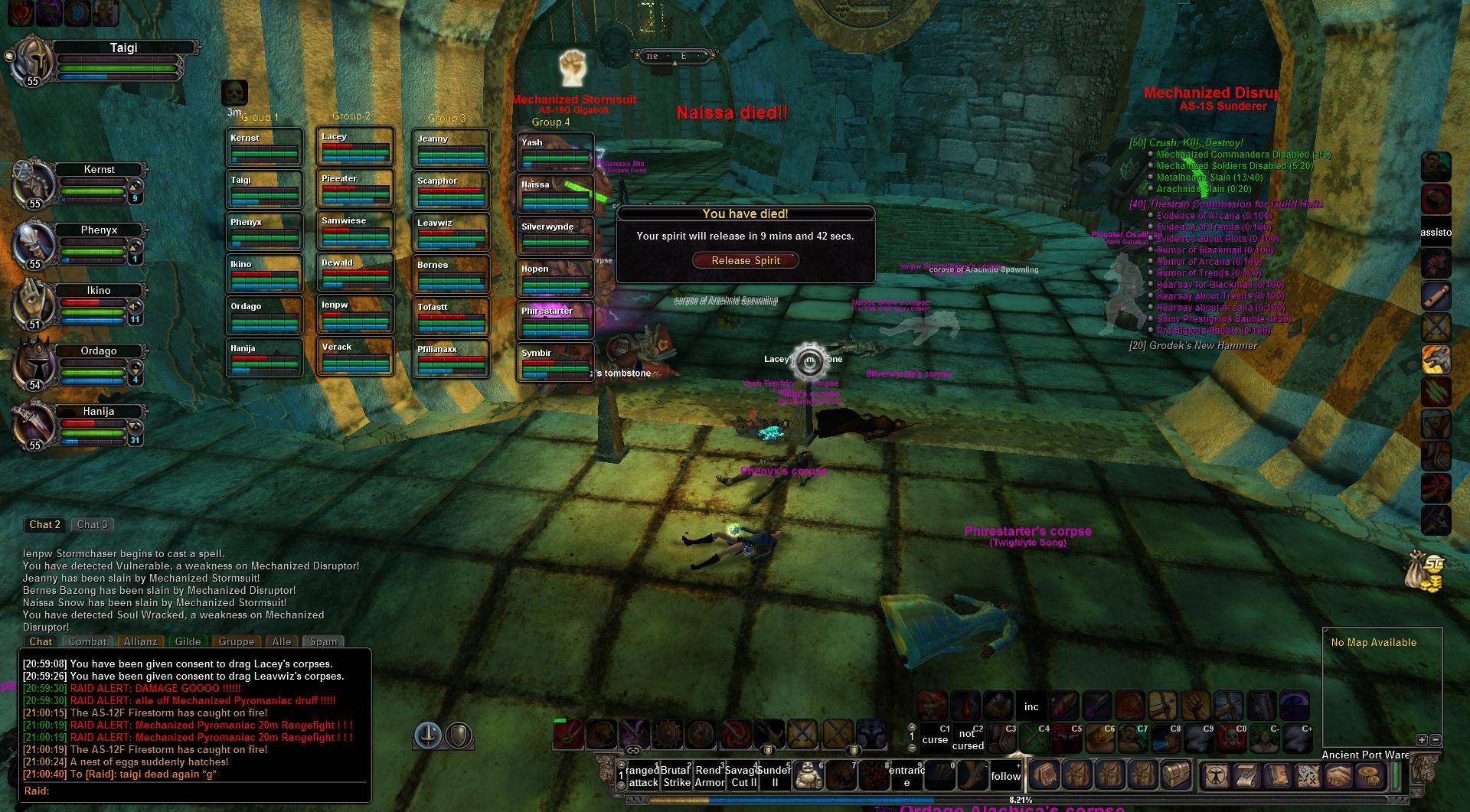Use the curse macro slot
This screenshot has height=812, width=1470.
click(x=935, y=739)
